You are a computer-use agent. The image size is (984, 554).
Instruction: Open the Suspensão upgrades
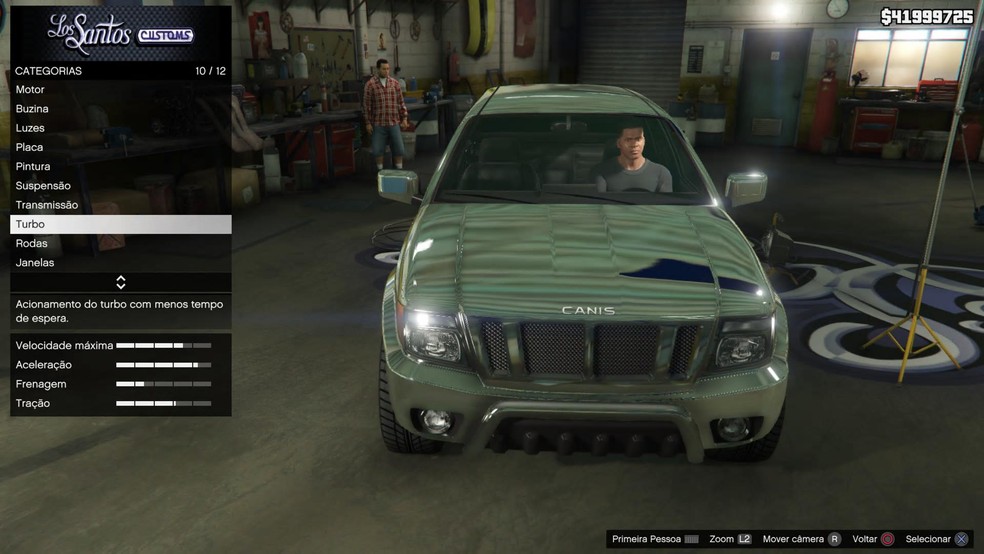point(120,186)
